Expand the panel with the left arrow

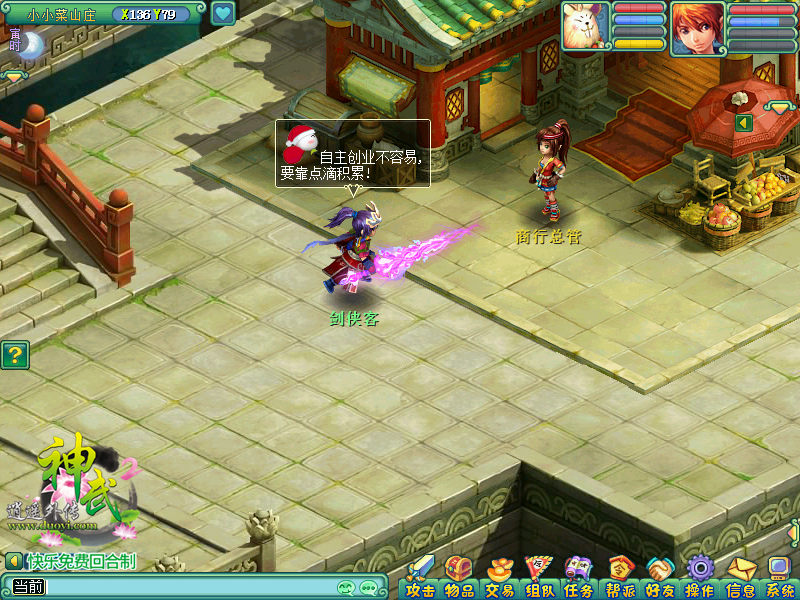(743, 122)
